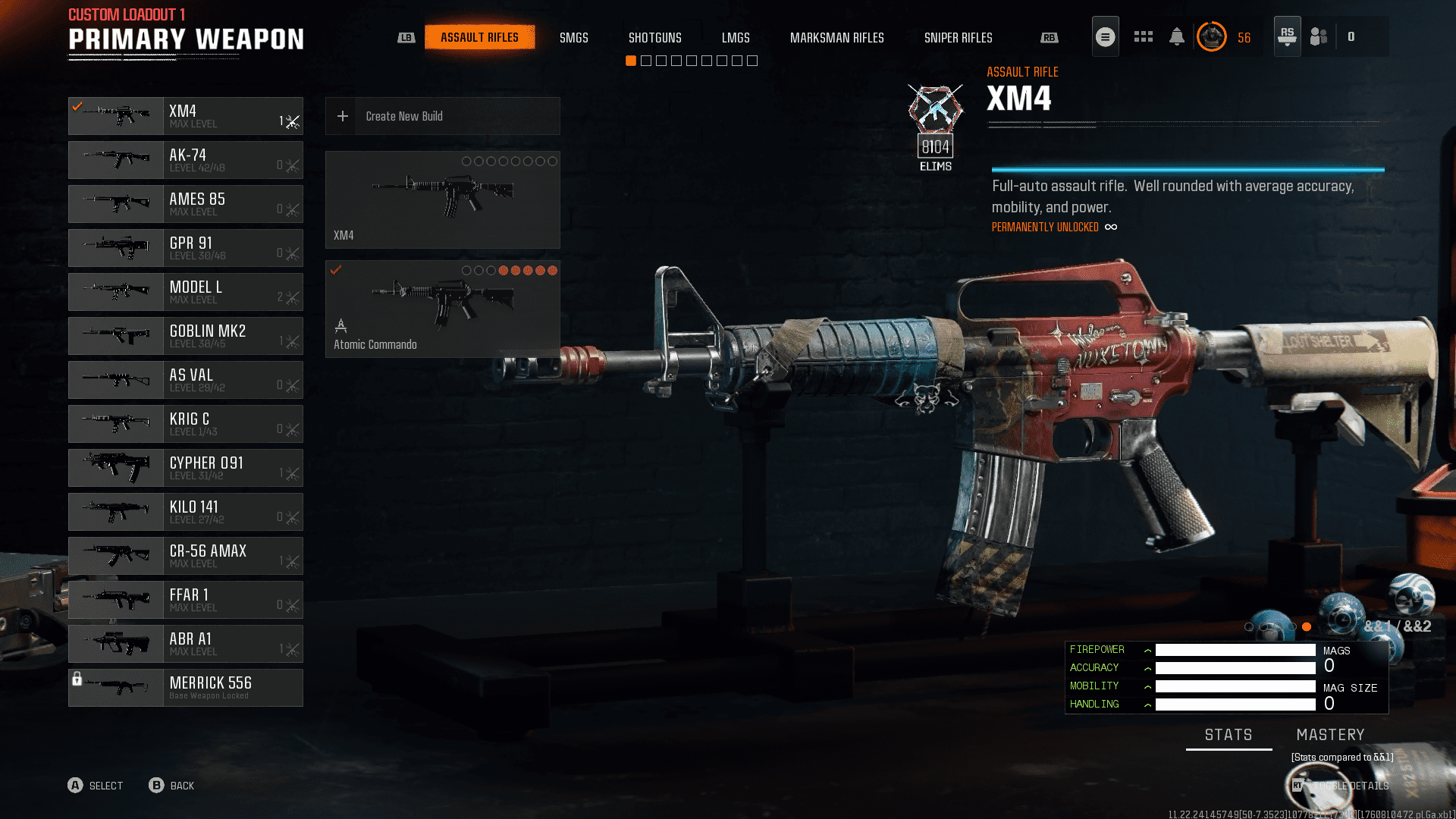This screenshot has width=1456, height=819.
Task: Open the social players icon near the top right
Action: [1317, 36]
